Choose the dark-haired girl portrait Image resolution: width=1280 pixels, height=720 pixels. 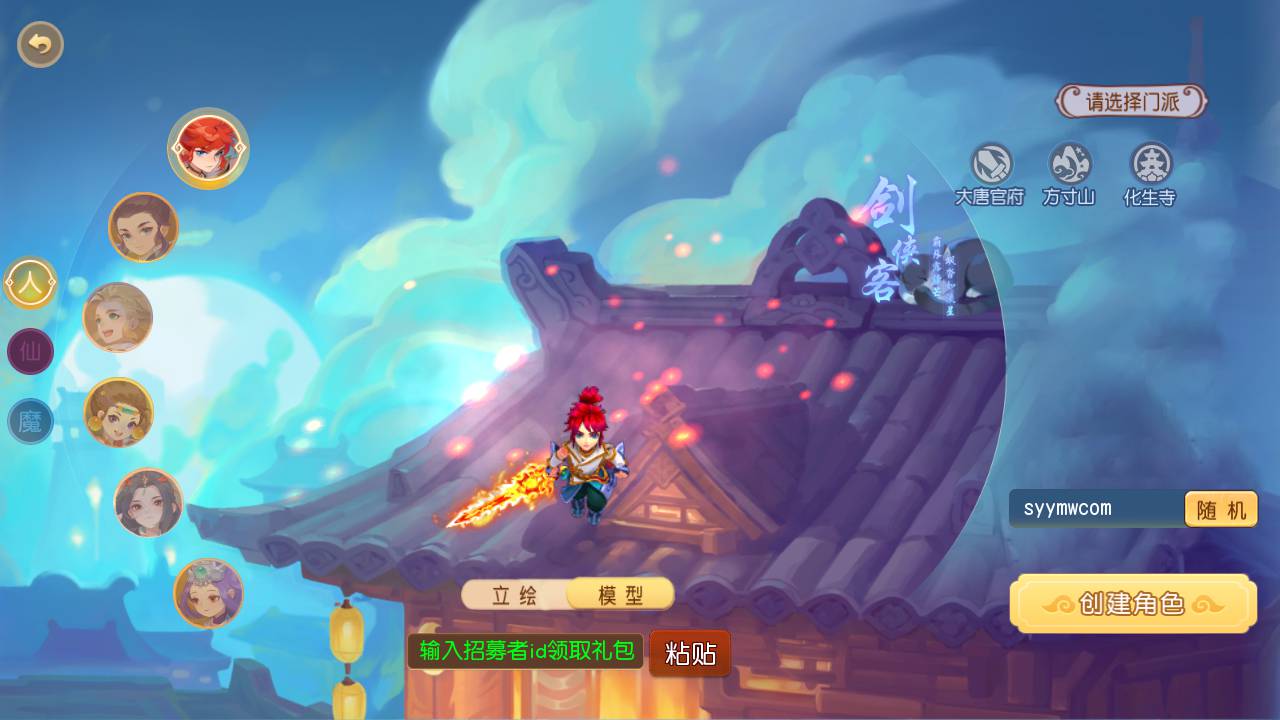point(148,502)
